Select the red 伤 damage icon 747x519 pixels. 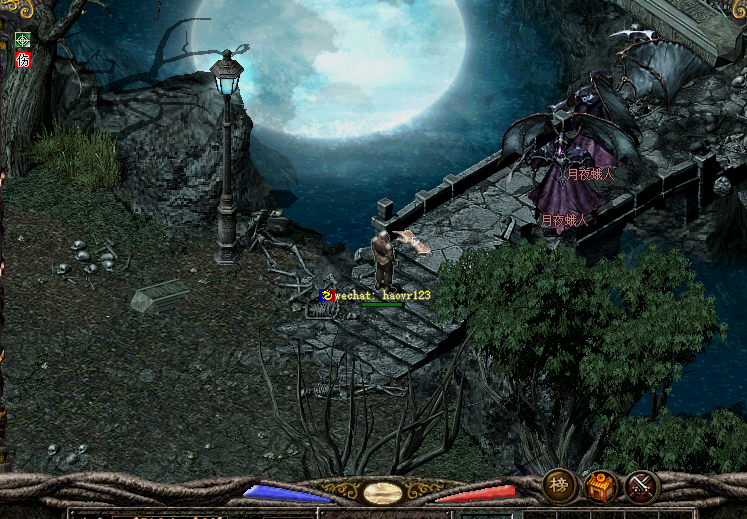[23, 60]
